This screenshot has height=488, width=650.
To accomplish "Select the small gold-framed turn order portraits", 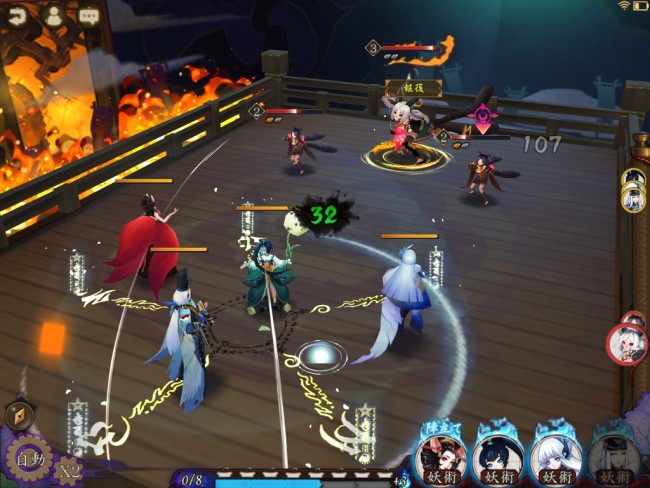I will (x=632, y=189).
